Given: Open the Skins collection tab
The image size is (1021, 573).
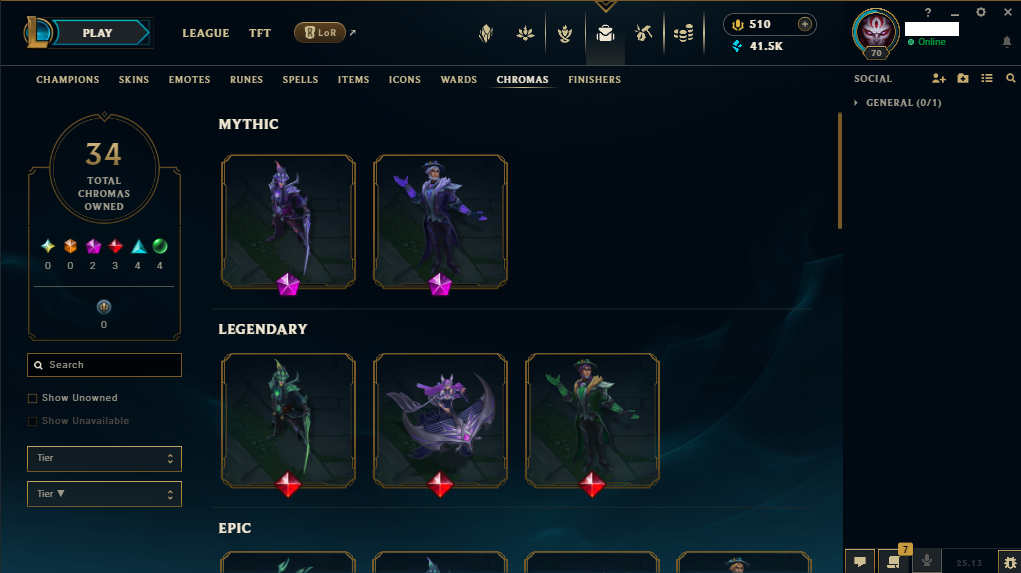Looking at the screenshot, I should coord(134,80).
